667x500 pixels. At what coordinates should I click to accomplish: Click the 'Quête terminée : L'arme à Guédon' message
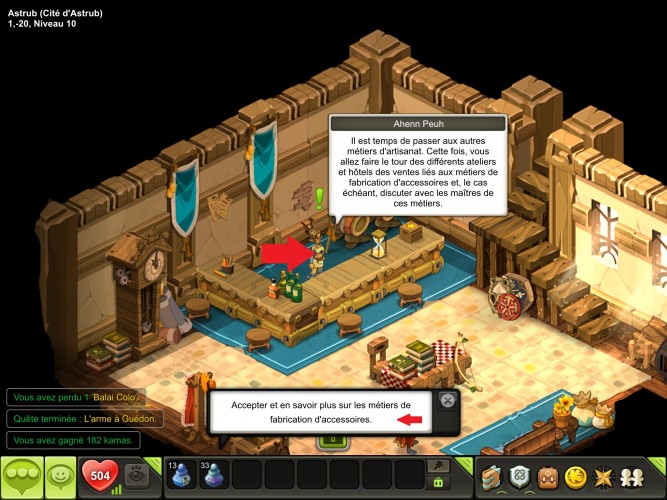83,419
